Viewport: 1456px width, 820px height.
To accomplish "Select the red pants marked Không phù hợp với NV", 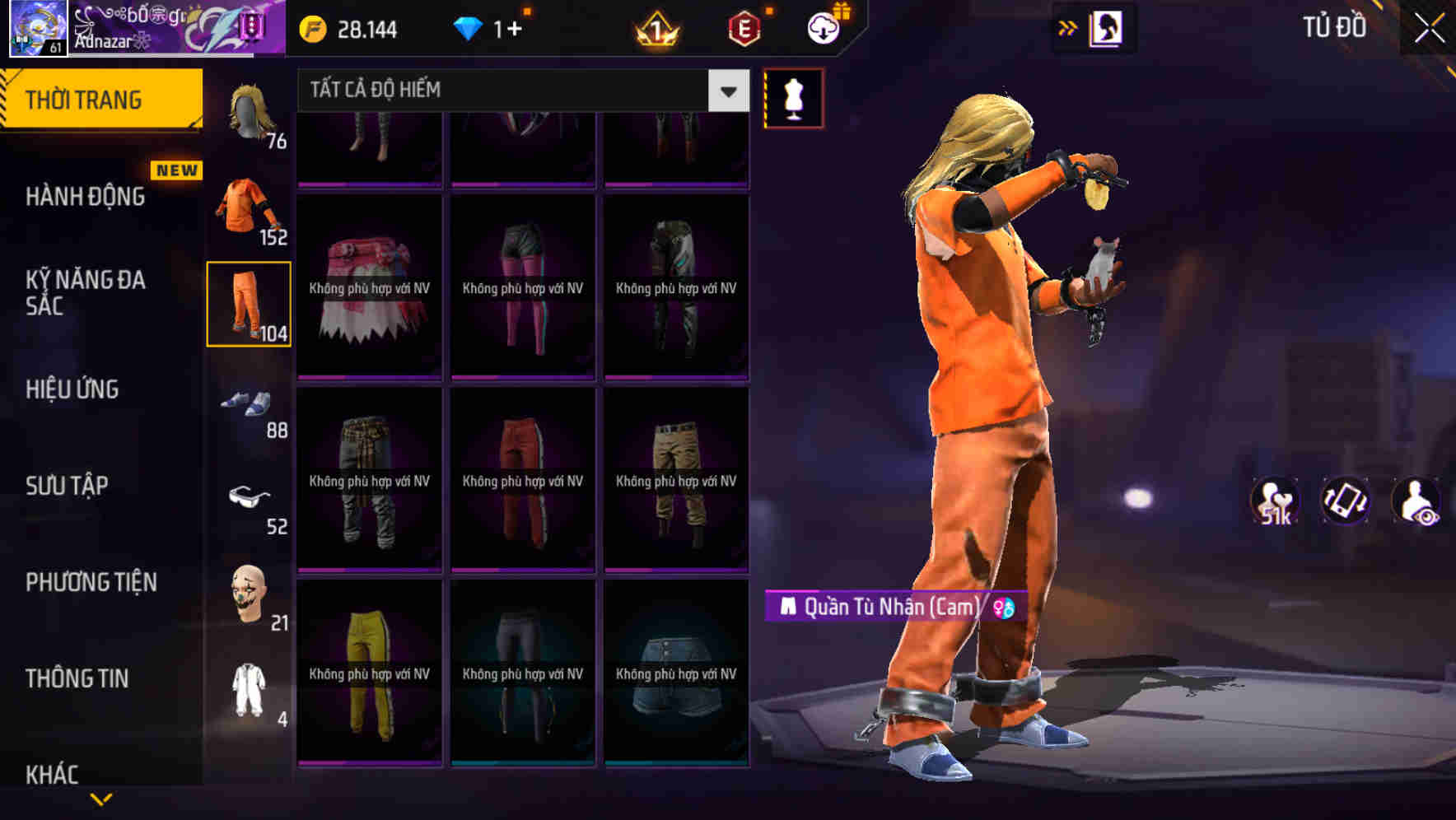I will [x=522, y=478].
